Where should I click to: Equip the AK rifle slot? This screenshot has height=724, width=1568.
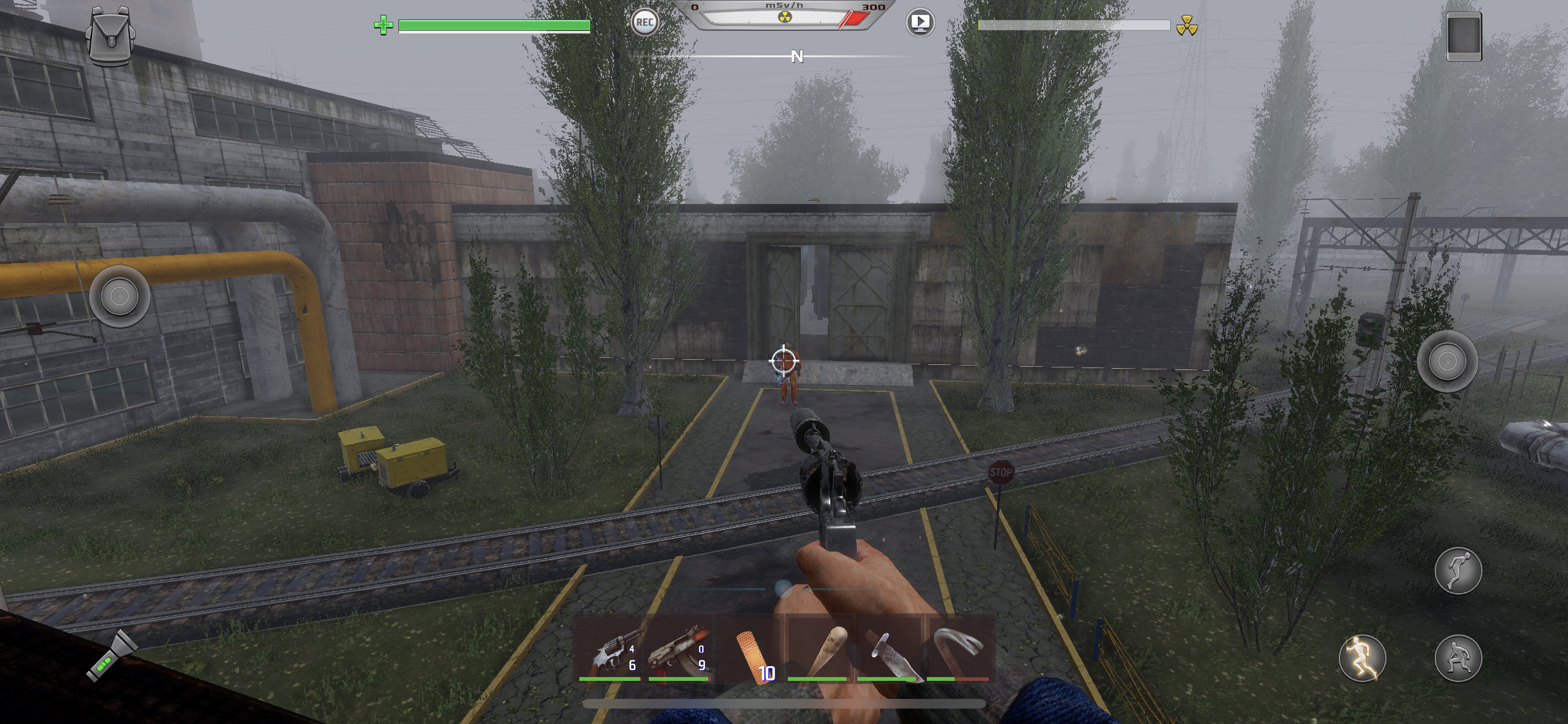pyautogui.click(x=680, y=651)
